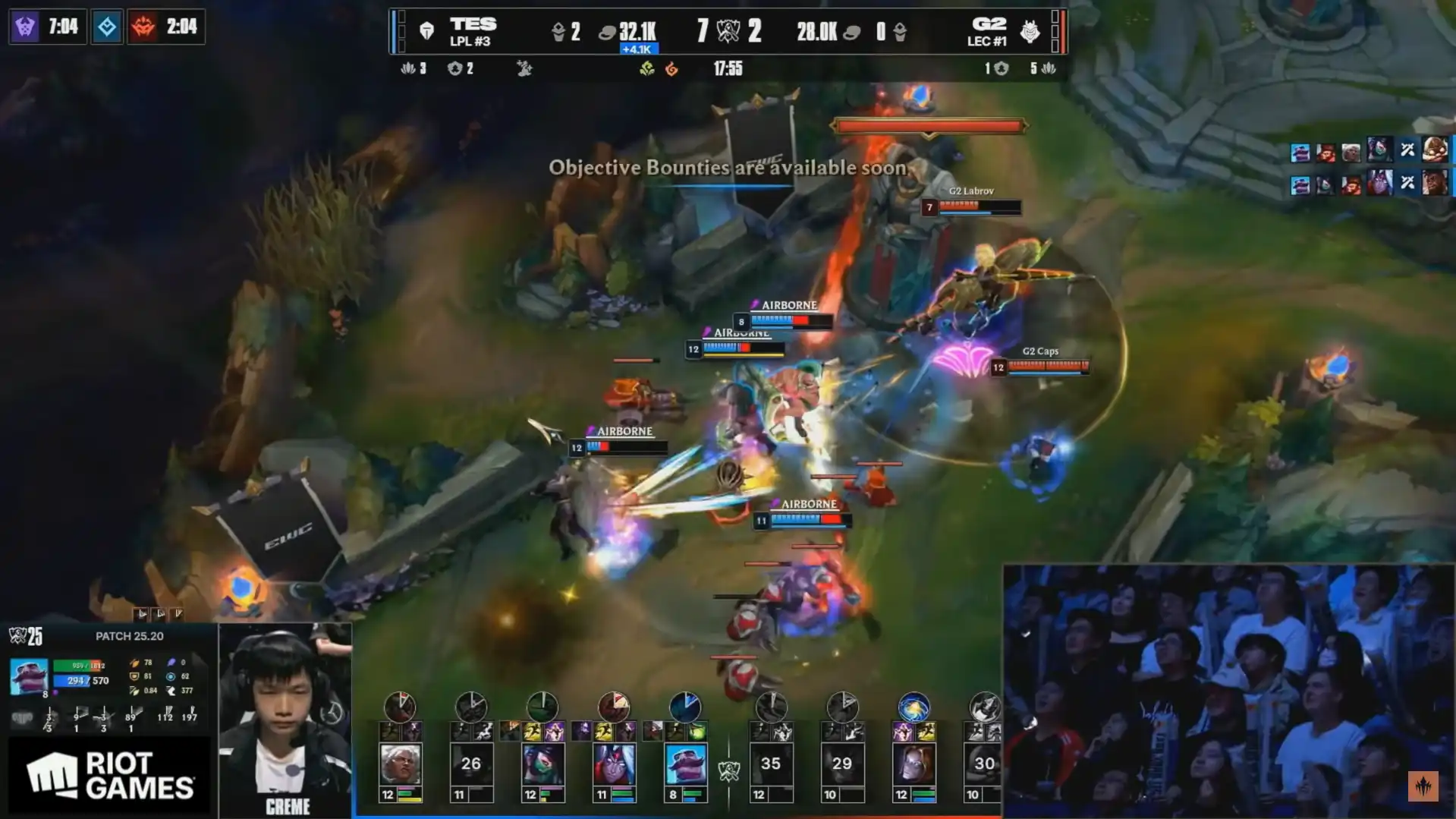
Task: Click the blue diamond objective icon between timers
Action: tap(107, 27)
